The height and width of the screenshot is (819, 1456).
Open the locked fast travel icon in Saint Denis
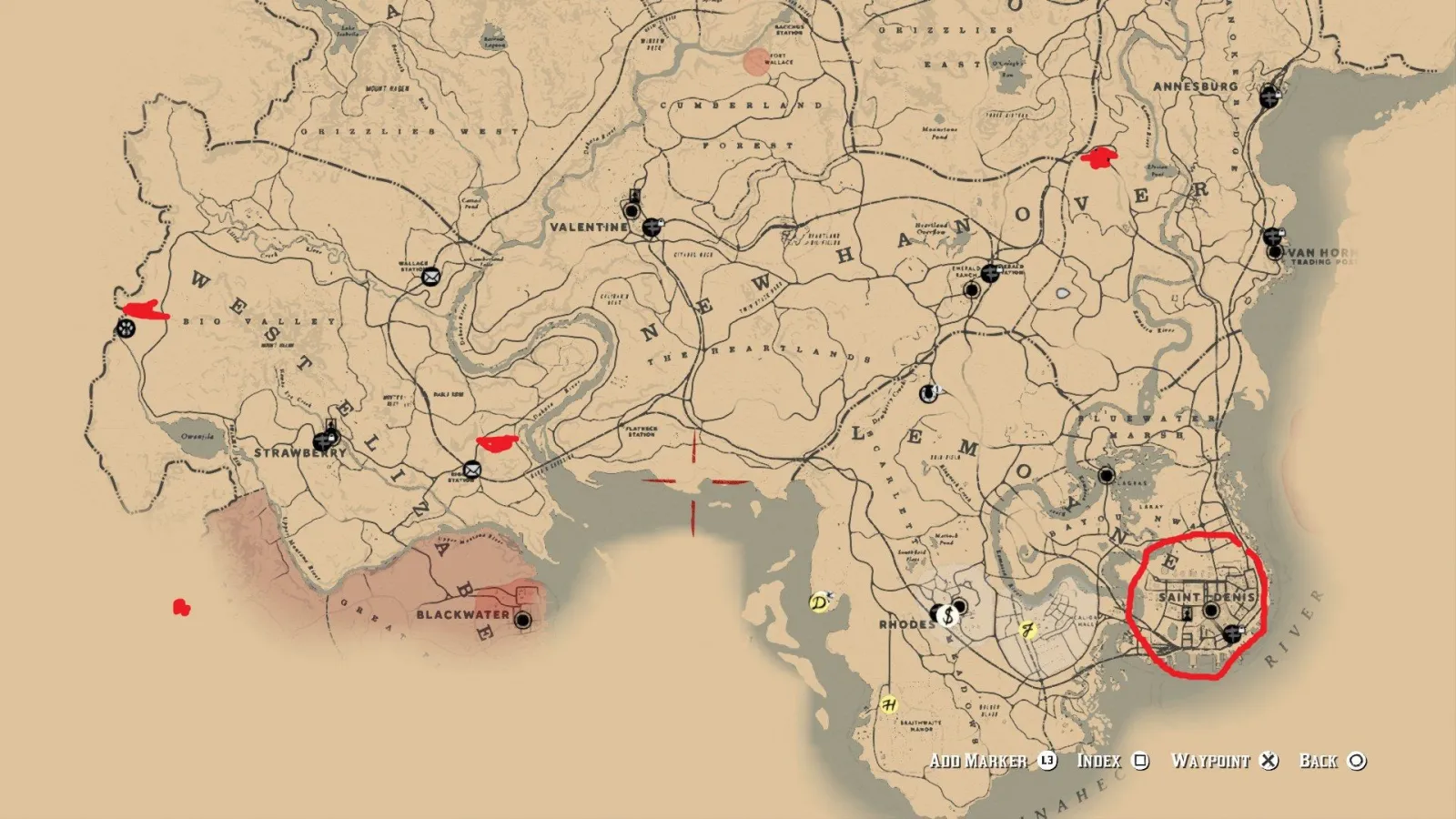click(1233, 633)
